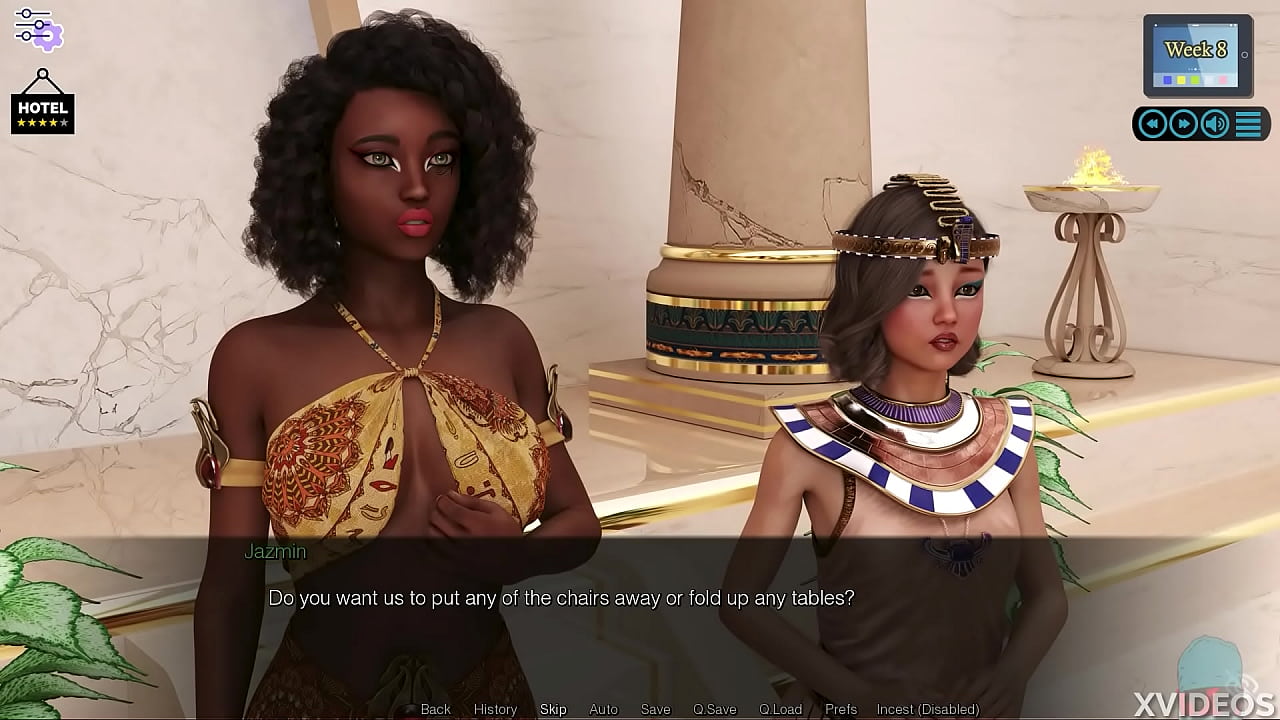Toggle Skip mode

point(553,709)
